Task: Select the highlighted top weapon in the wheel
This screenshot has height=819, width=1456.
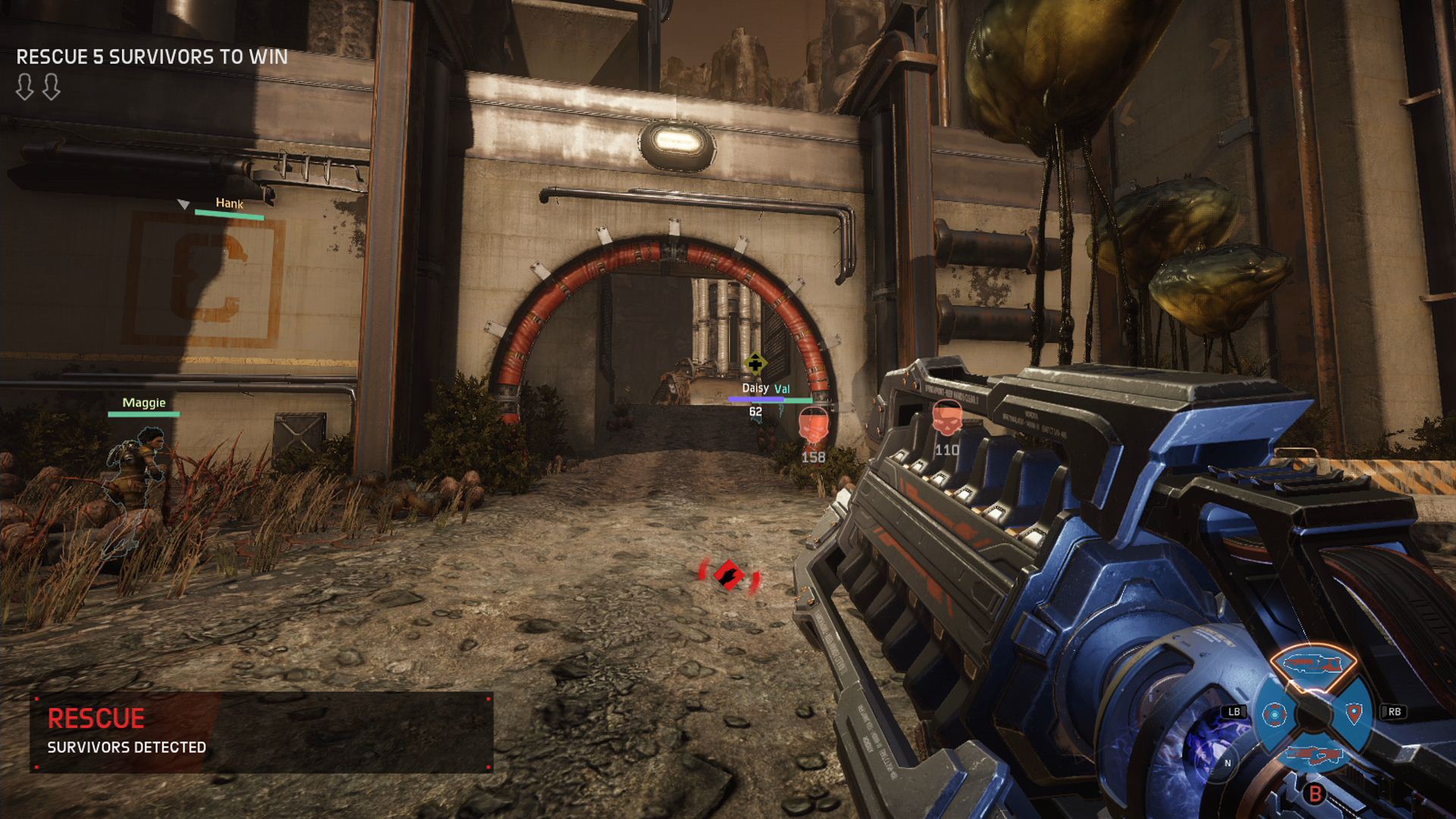Action: pyautogui.click(x=1313, y=666)
